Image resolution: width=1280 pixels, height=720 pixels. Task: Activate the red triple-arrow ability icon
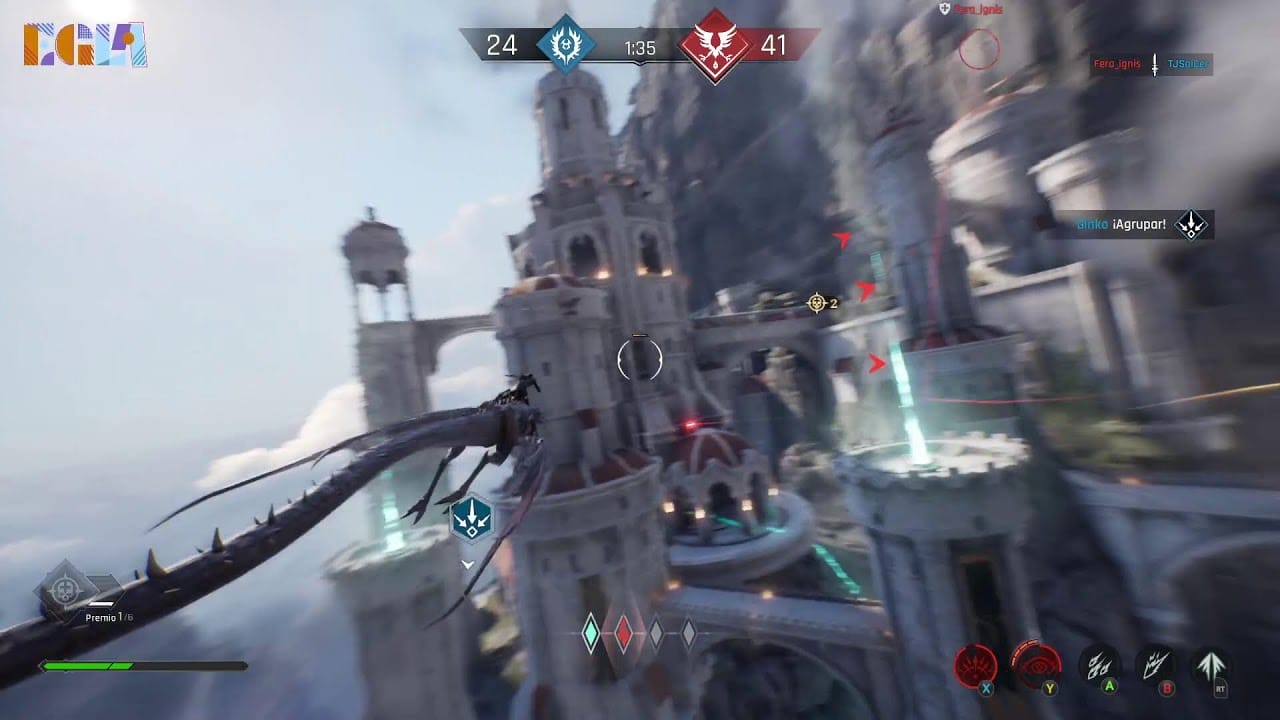click(x=974, y=664)
